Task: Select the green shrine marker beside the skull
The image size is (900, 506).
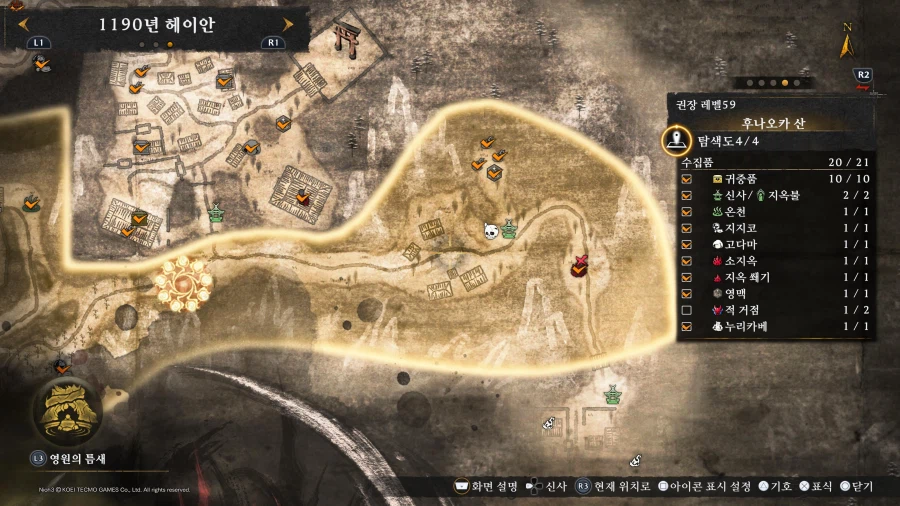Action: tap(509, 230)
